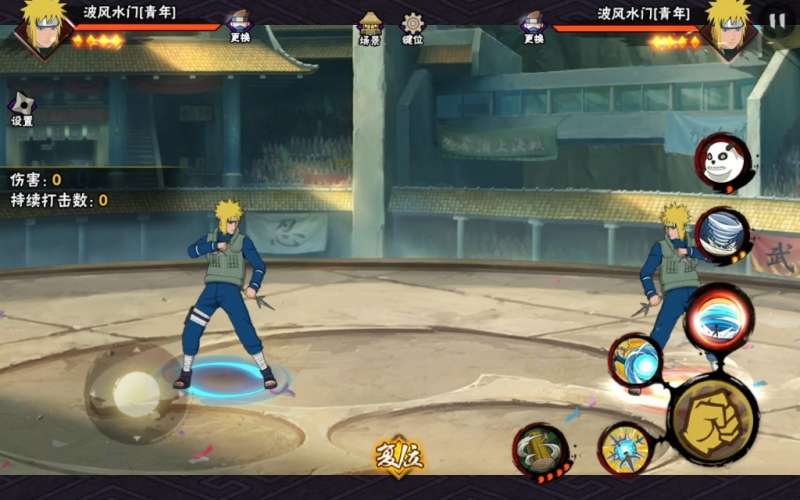The height and width of the screenshot is (500, 800).
Task: Click the left player's 更换 swap button
Action: pos(239,25)
